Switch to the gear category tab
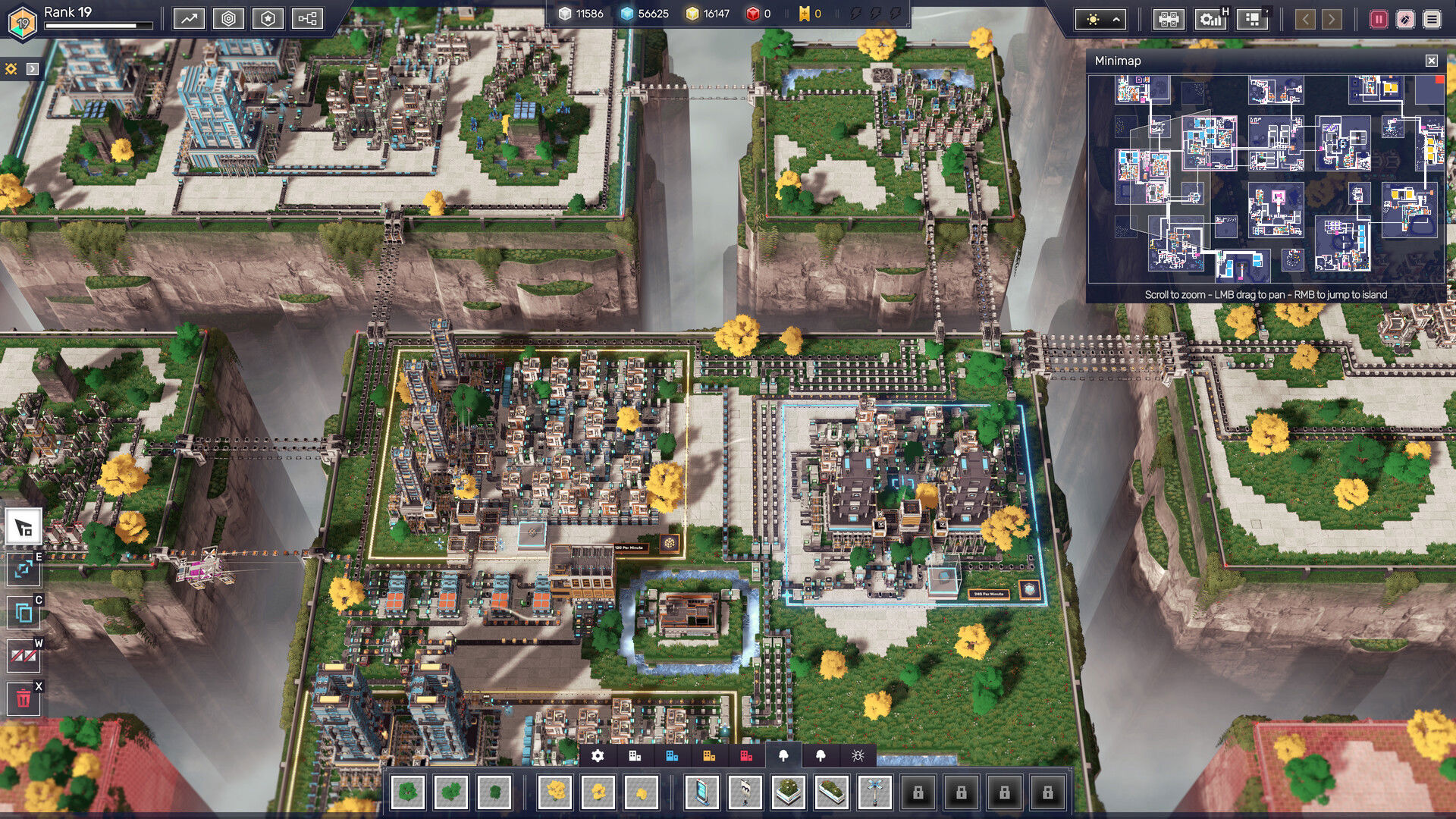 click(x=598, y=755)
